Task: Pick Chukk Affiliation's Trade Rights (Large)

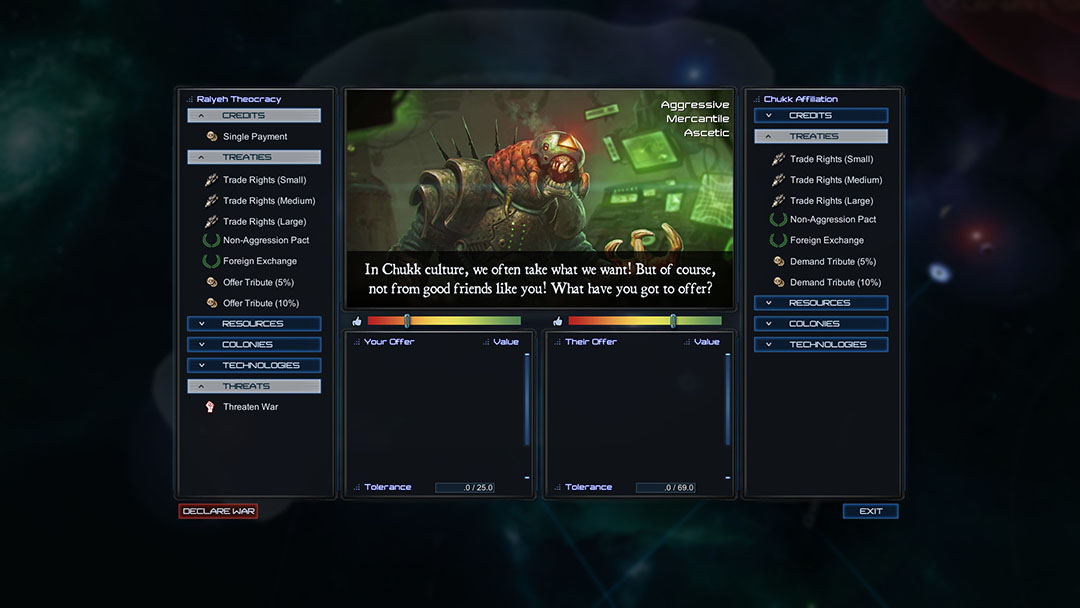Action: click(831, 201)
